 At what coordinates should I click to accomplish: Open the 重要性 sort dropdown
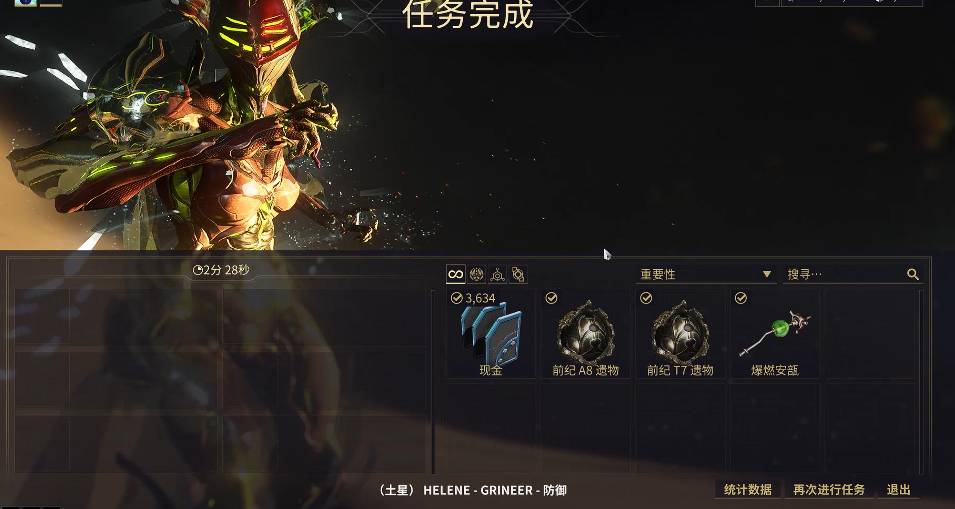click(x=706, y=274)
